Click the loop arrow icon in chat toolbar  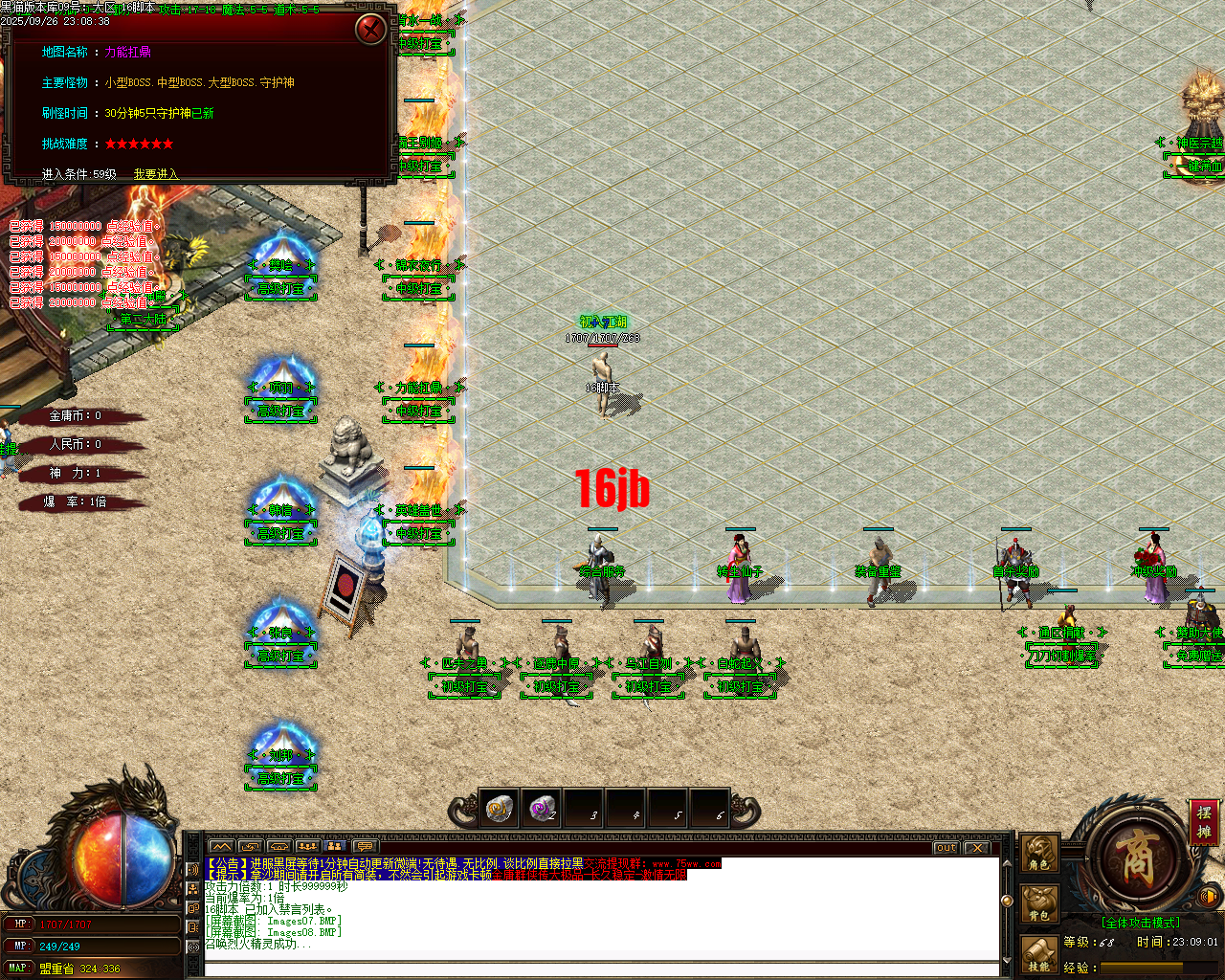pos(250,846)
